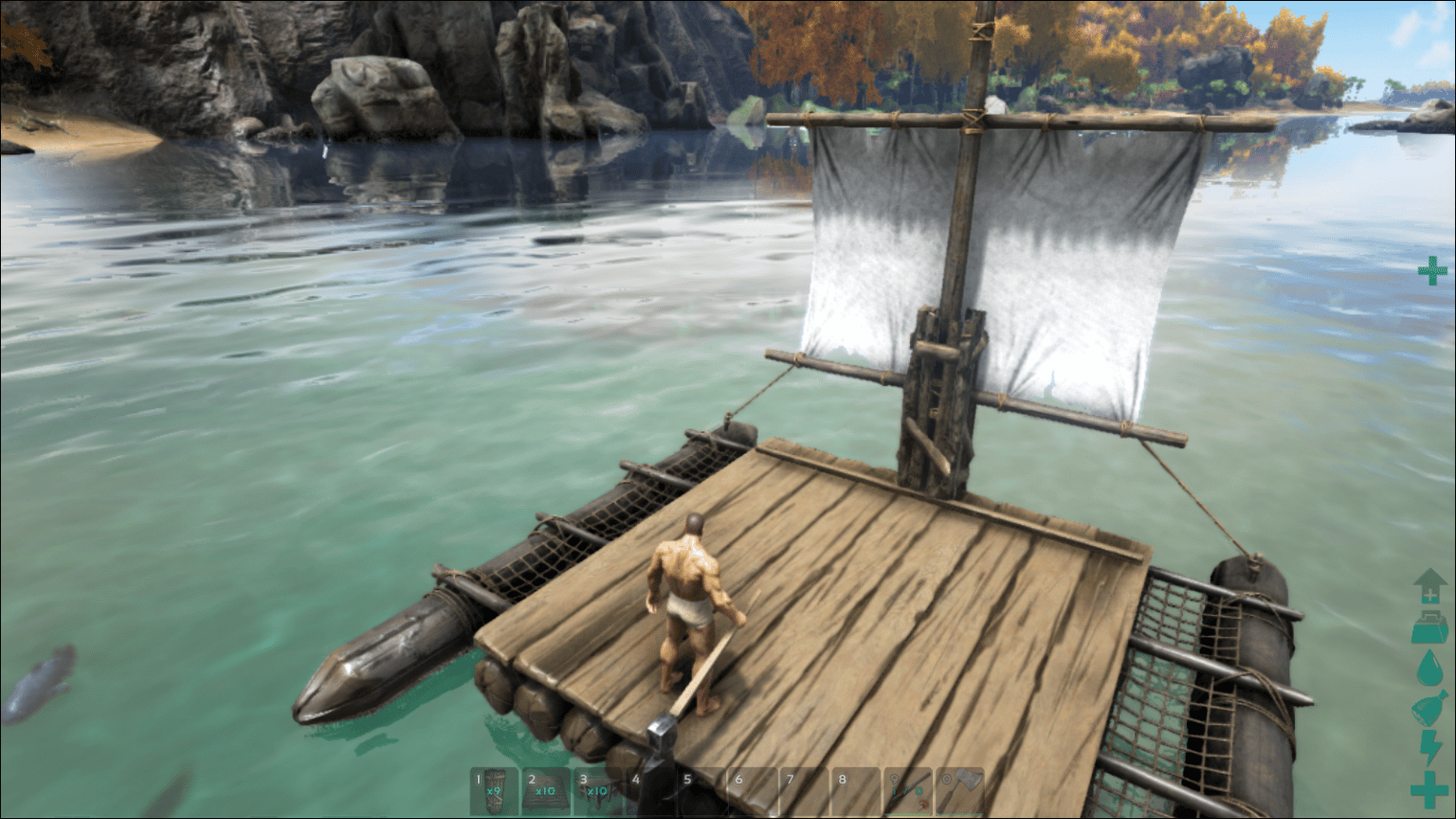Click the health cross icon at bottom right

pos(1429,783)
